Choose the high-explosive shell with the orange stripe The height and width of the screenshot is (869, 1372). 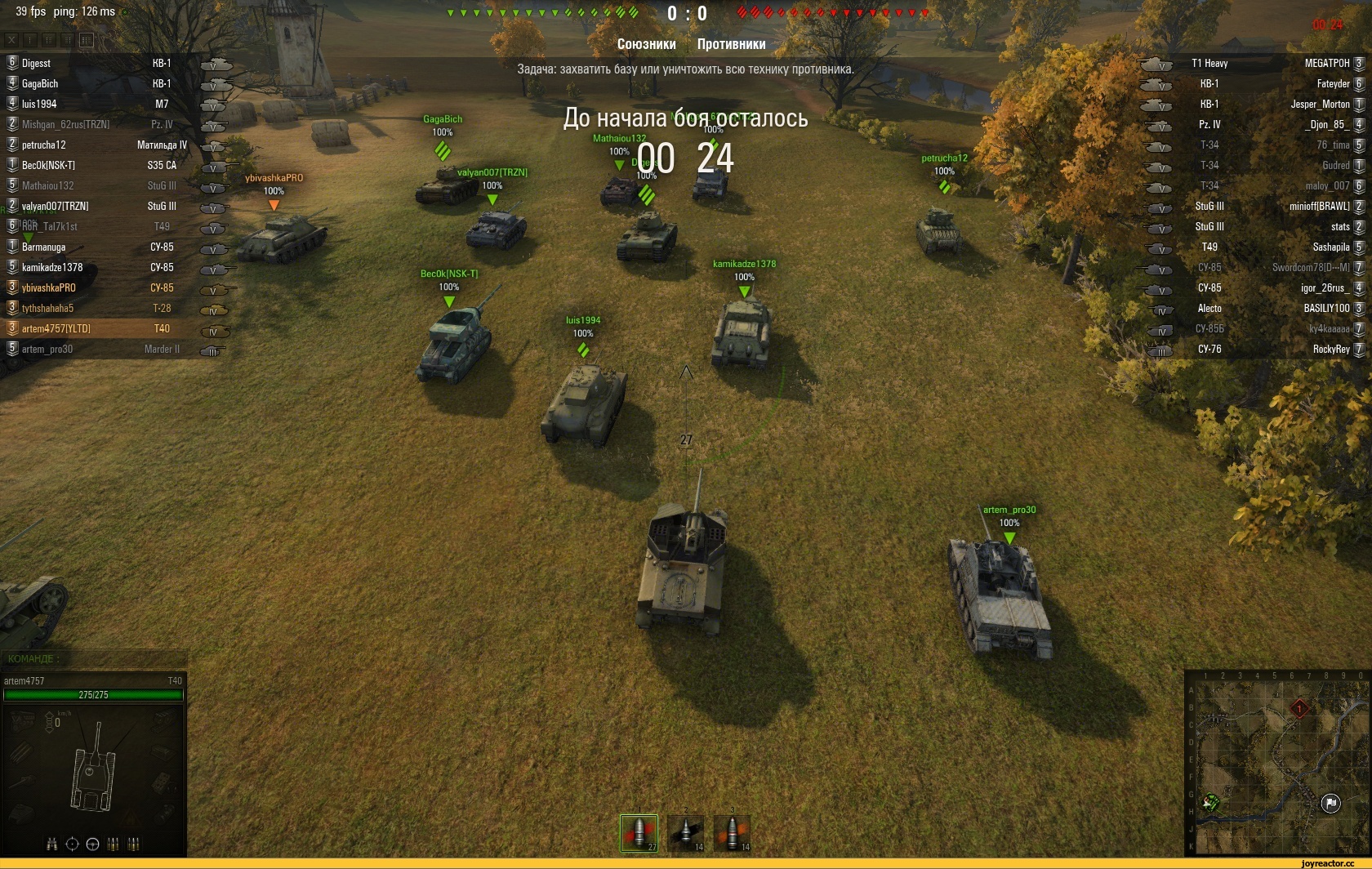pos(732,832)
